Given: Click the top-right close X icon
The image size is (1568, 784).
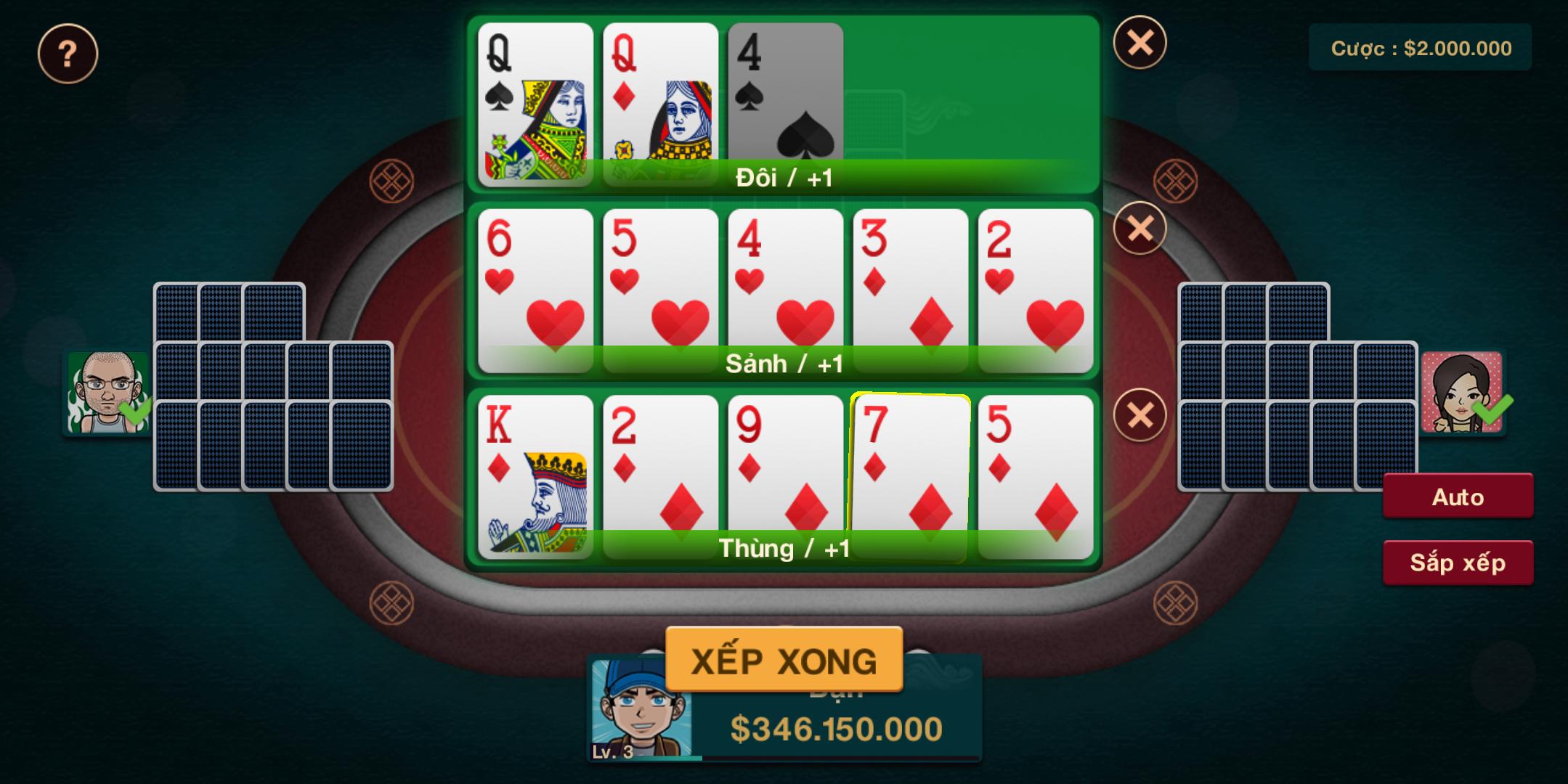Looking at the screenshot, I should coord(1142,44).
